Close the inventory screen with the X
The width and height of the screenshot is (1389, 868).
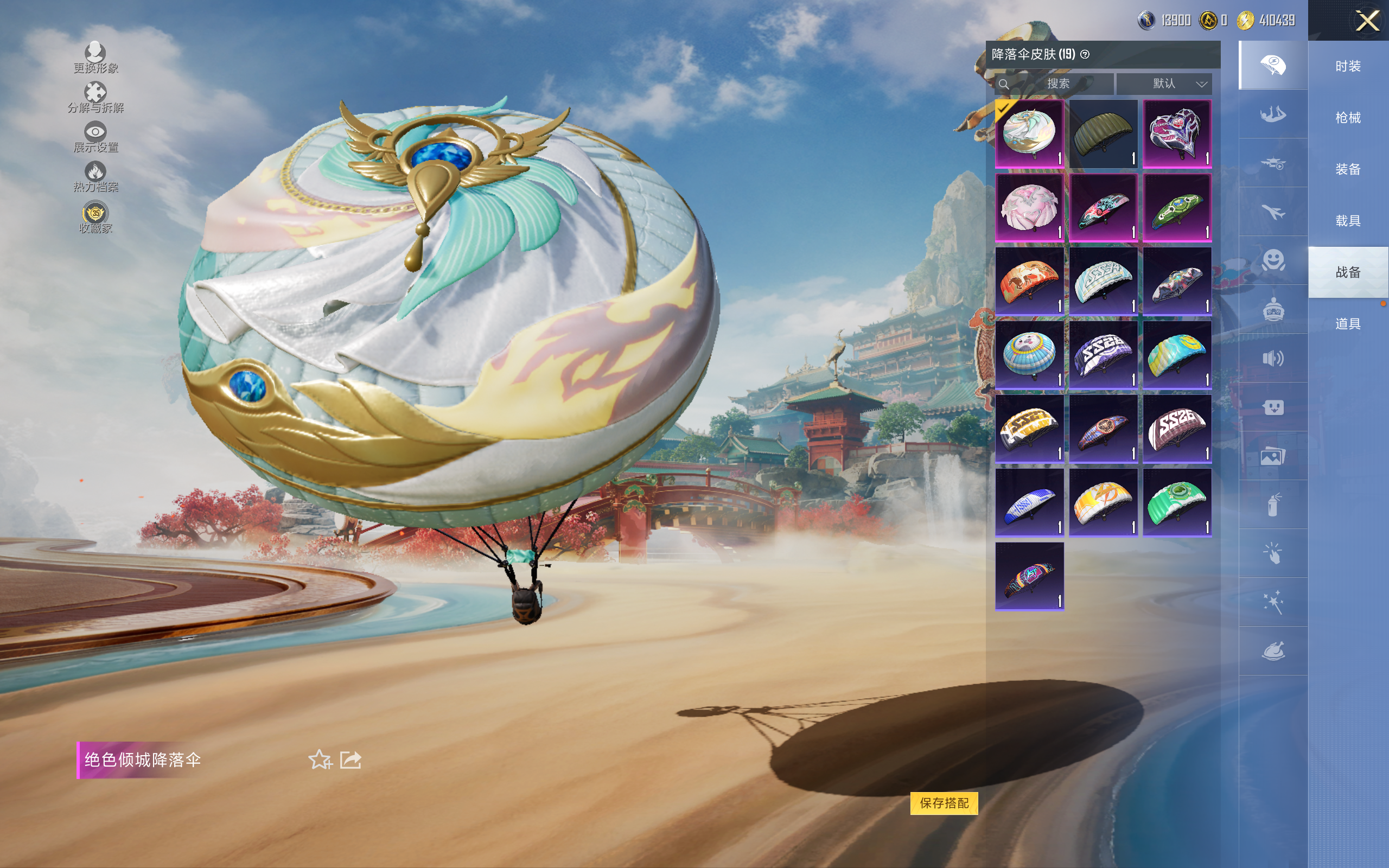coord(1367,21)
